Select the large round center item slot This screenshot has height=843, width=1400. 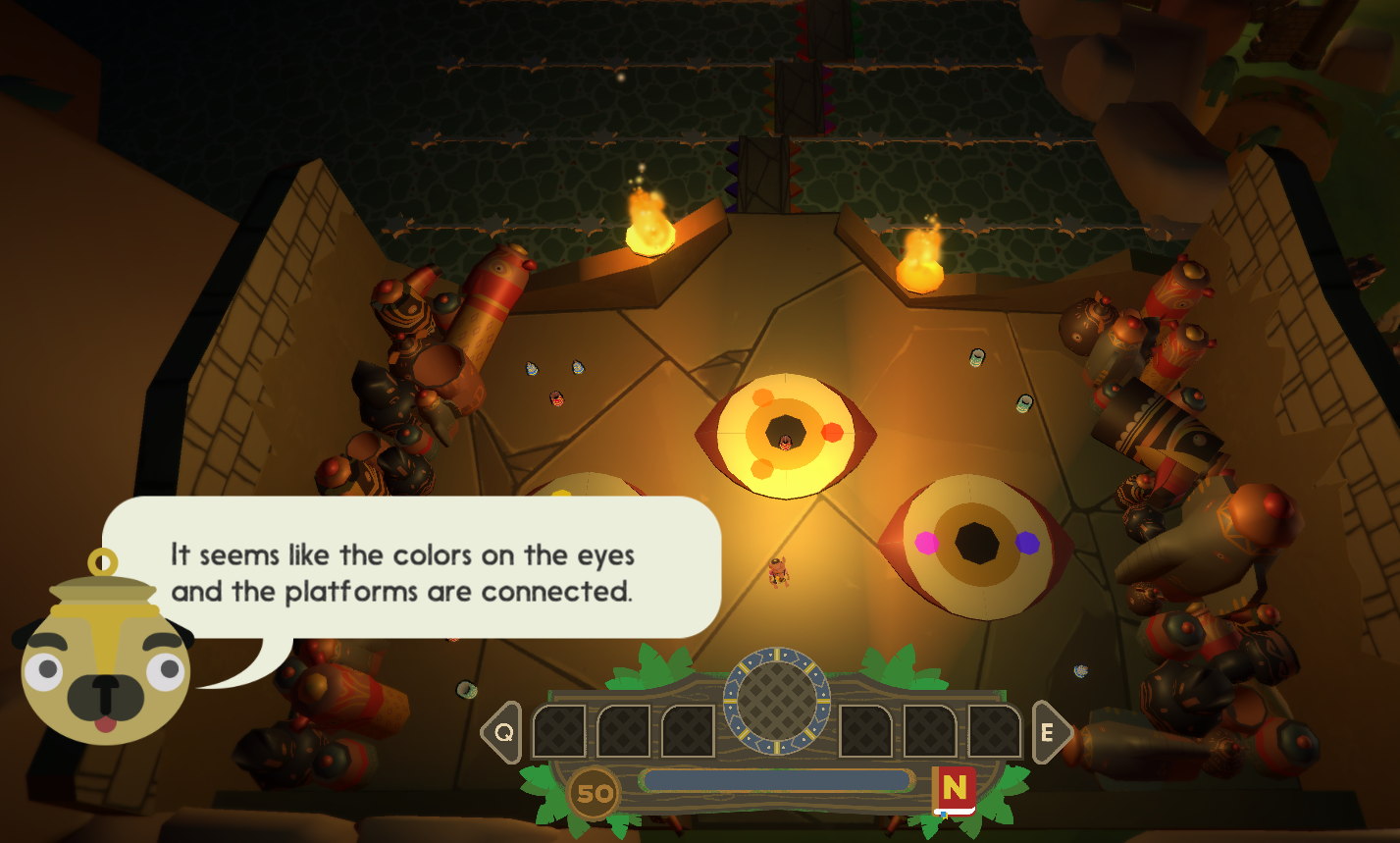click(x=776, y=701)
